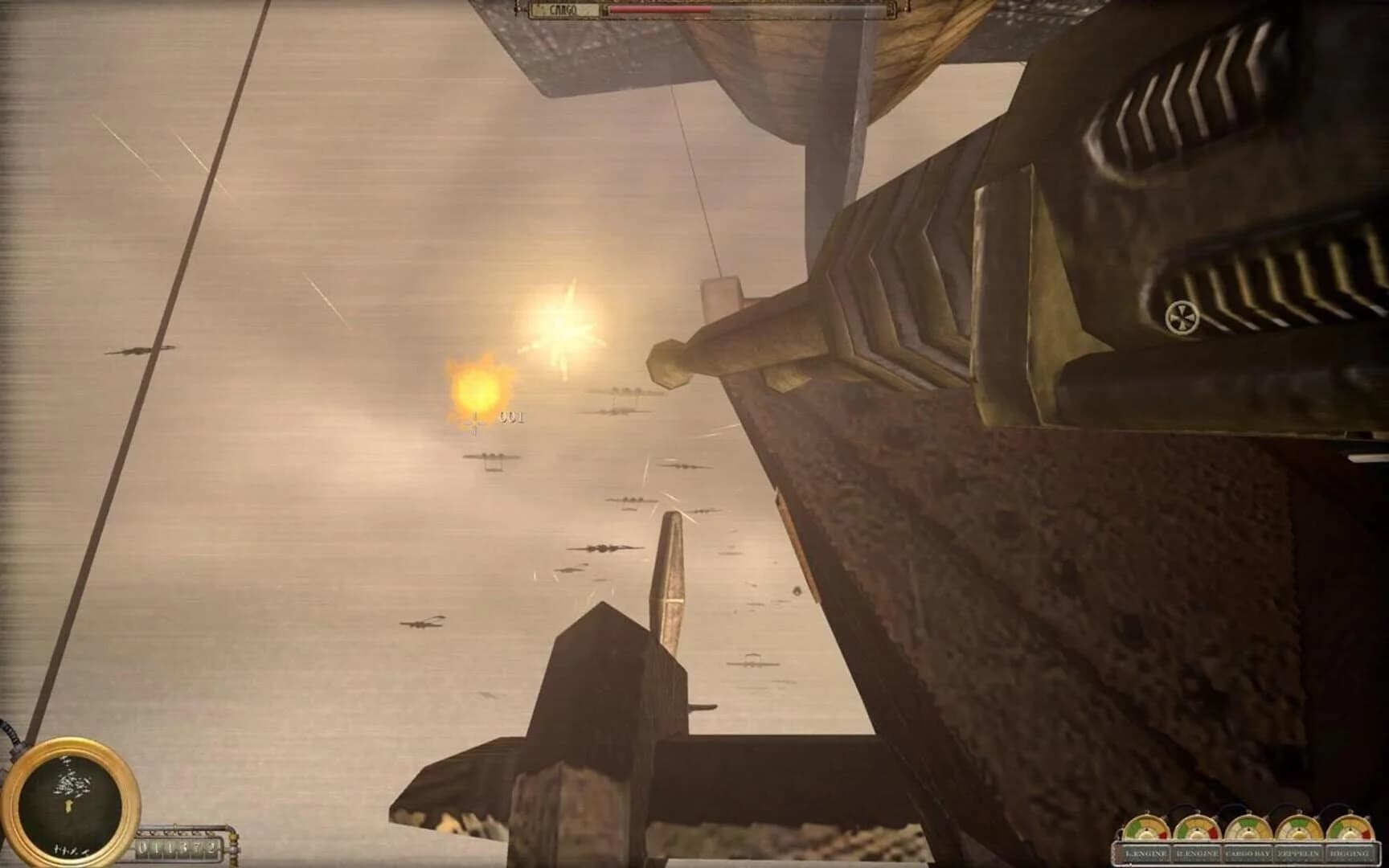Click the ZEPPELIN gauge green zone
The image size is (1389, 868).
1296,823
